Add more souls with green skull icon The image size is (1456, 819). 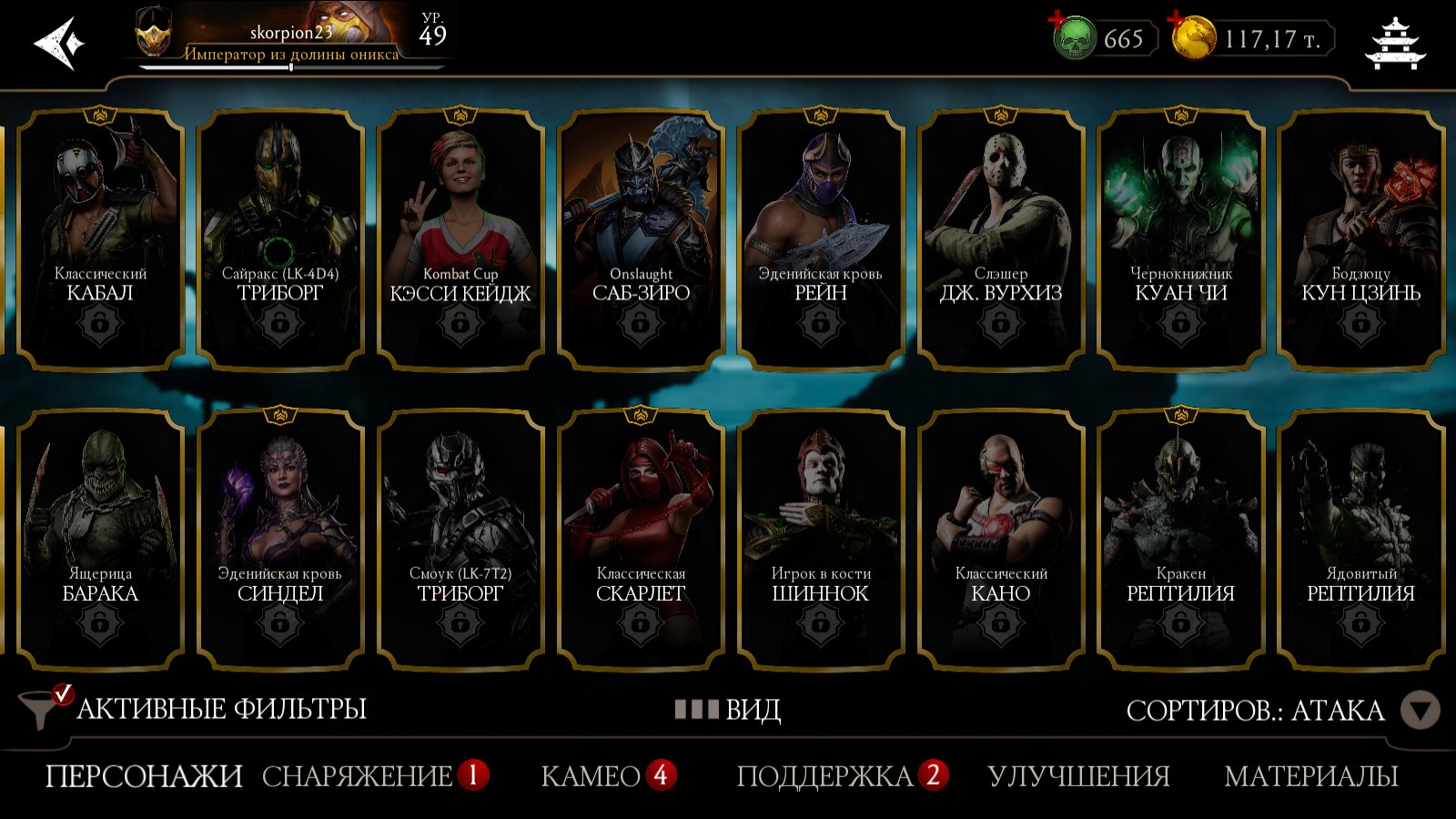tap(1074, 38)
